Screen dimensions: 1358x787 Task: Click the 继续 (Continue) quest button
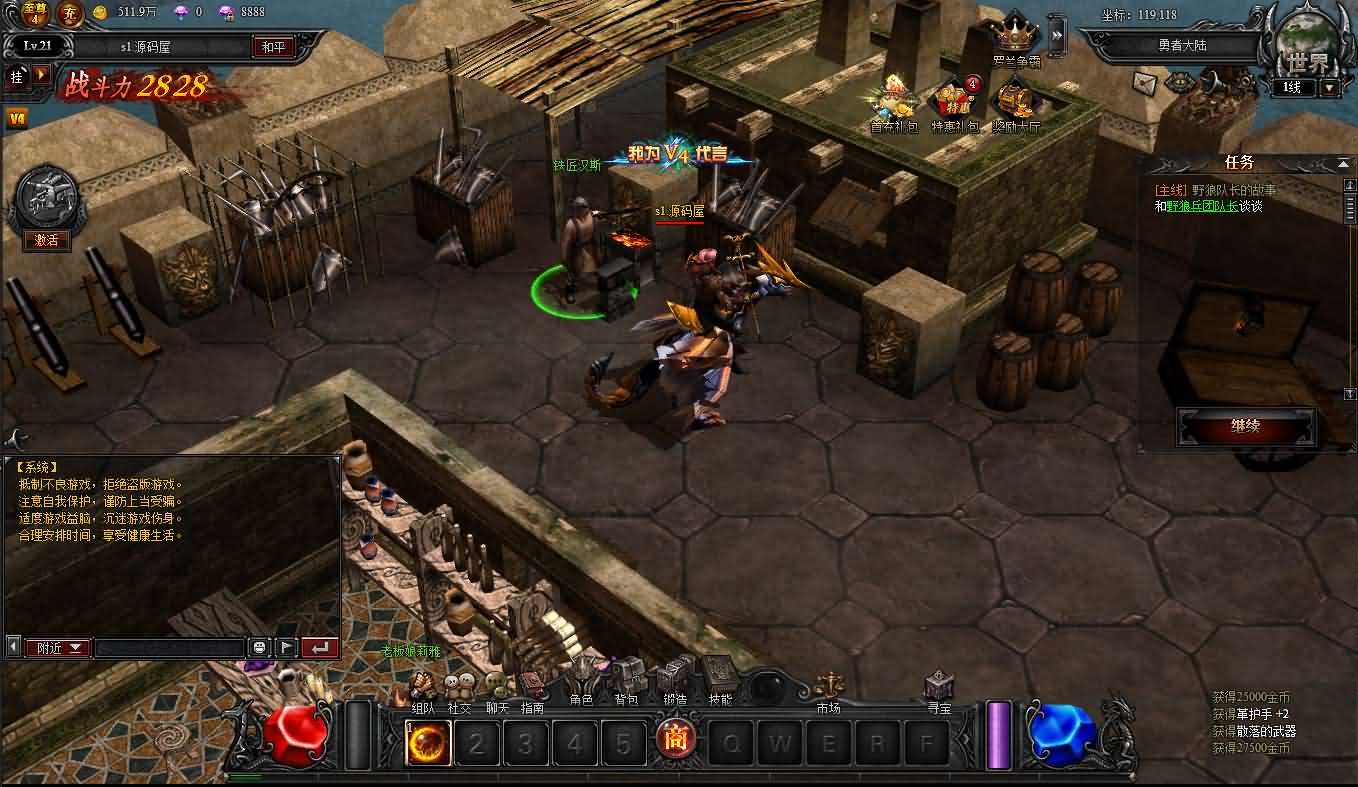[1245, 426]
